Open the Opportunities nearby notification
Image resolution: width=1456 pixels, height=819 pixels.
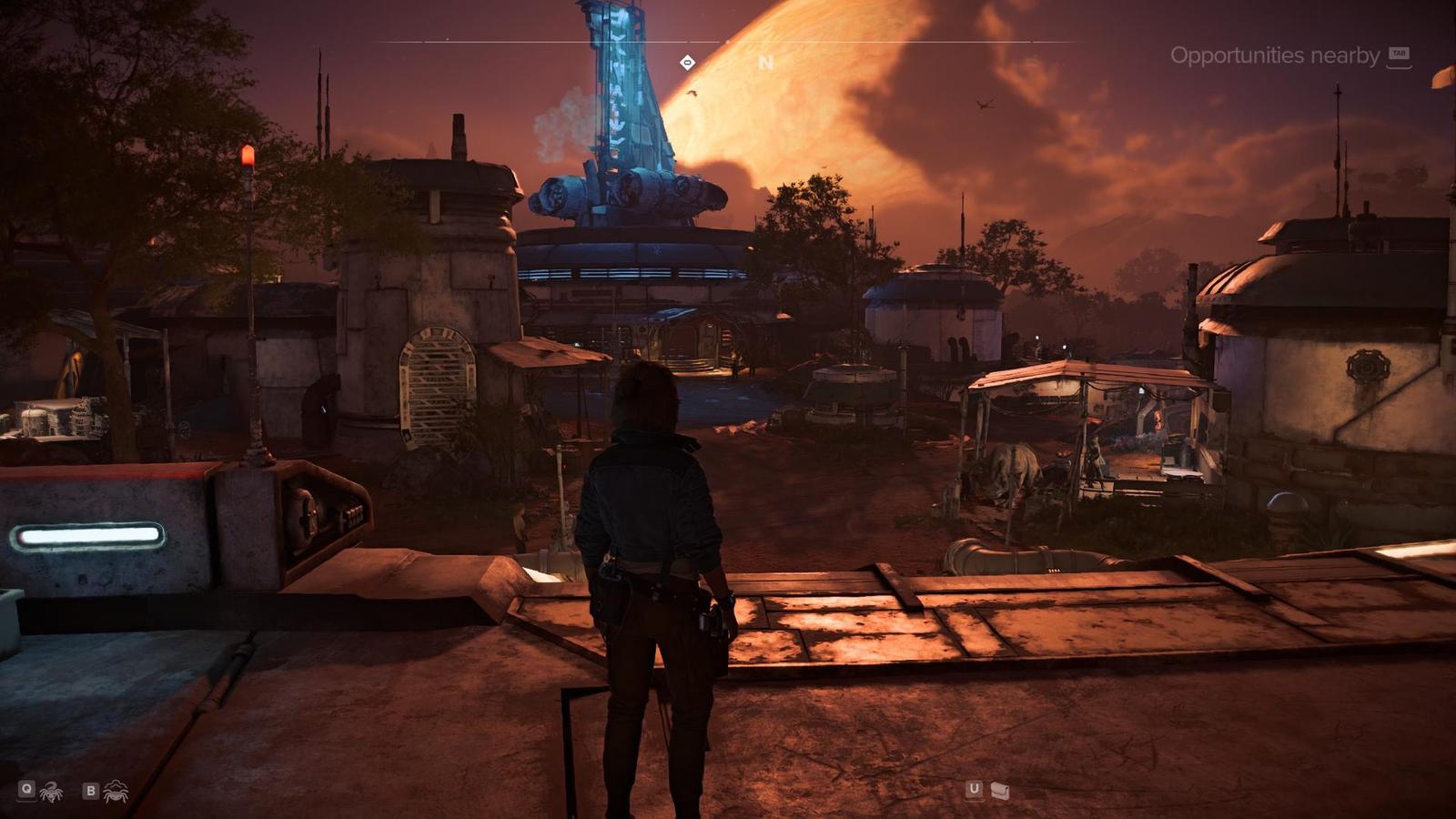[1275, 56]
